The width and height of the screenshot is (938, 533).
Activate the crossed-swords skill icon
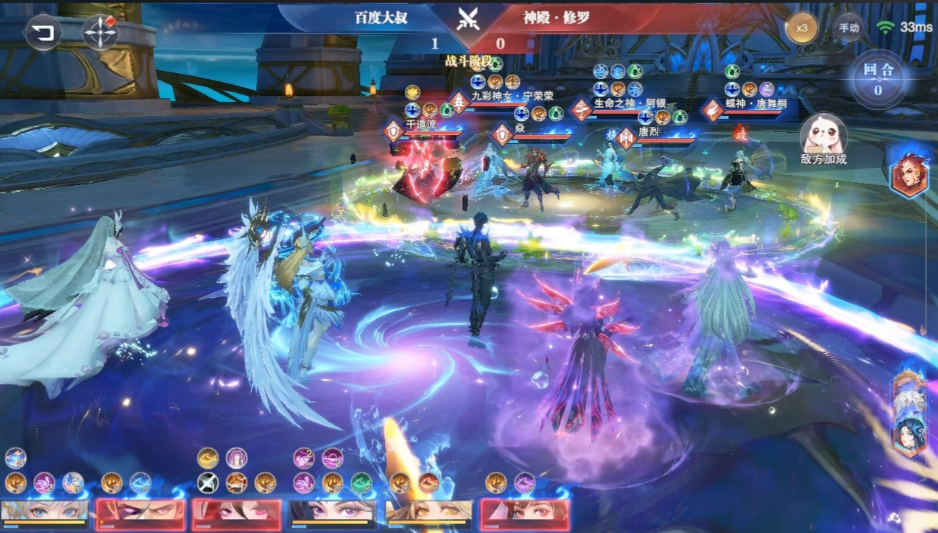[208, 482]
